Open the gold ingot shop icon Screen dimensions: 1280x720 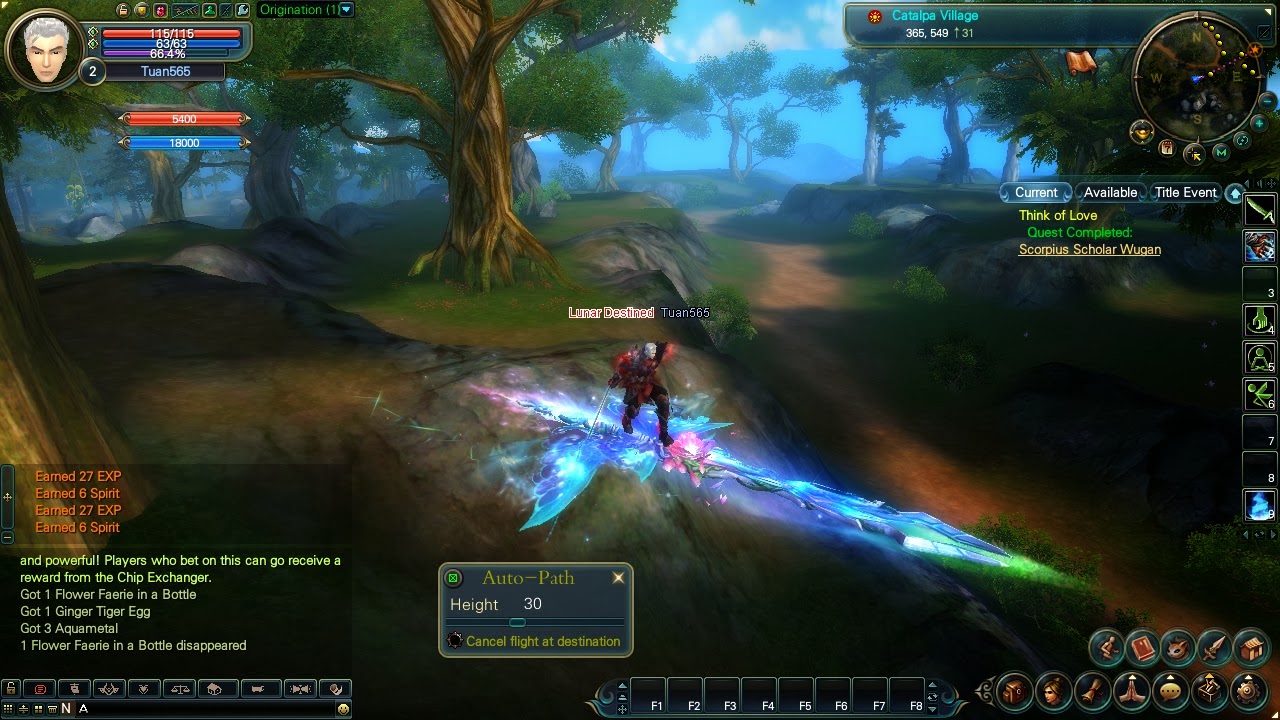1141,132
